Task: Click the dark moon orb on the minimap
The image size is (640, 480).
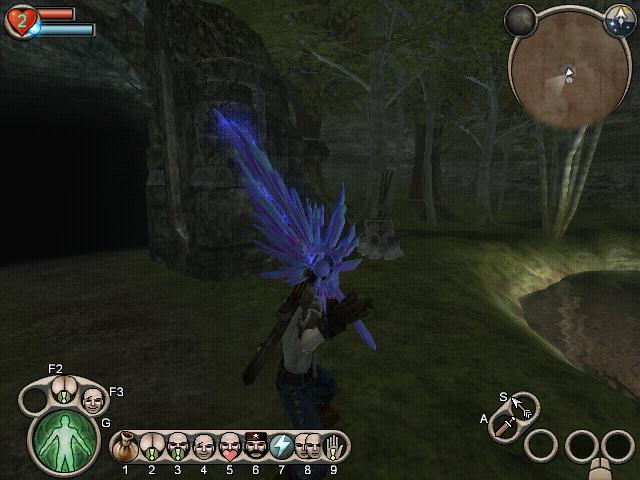Action: tap(521, 19)
